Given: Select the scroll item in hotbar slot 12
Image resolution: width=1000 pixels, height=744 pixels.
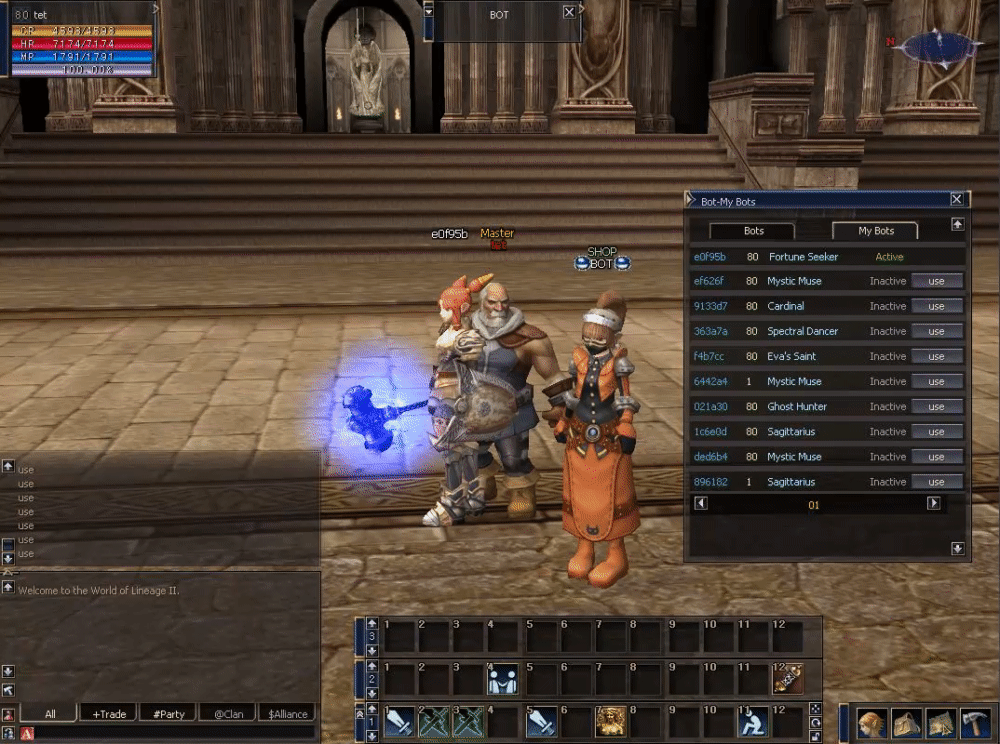Looking at the screenshot, I should click(787, 679).
